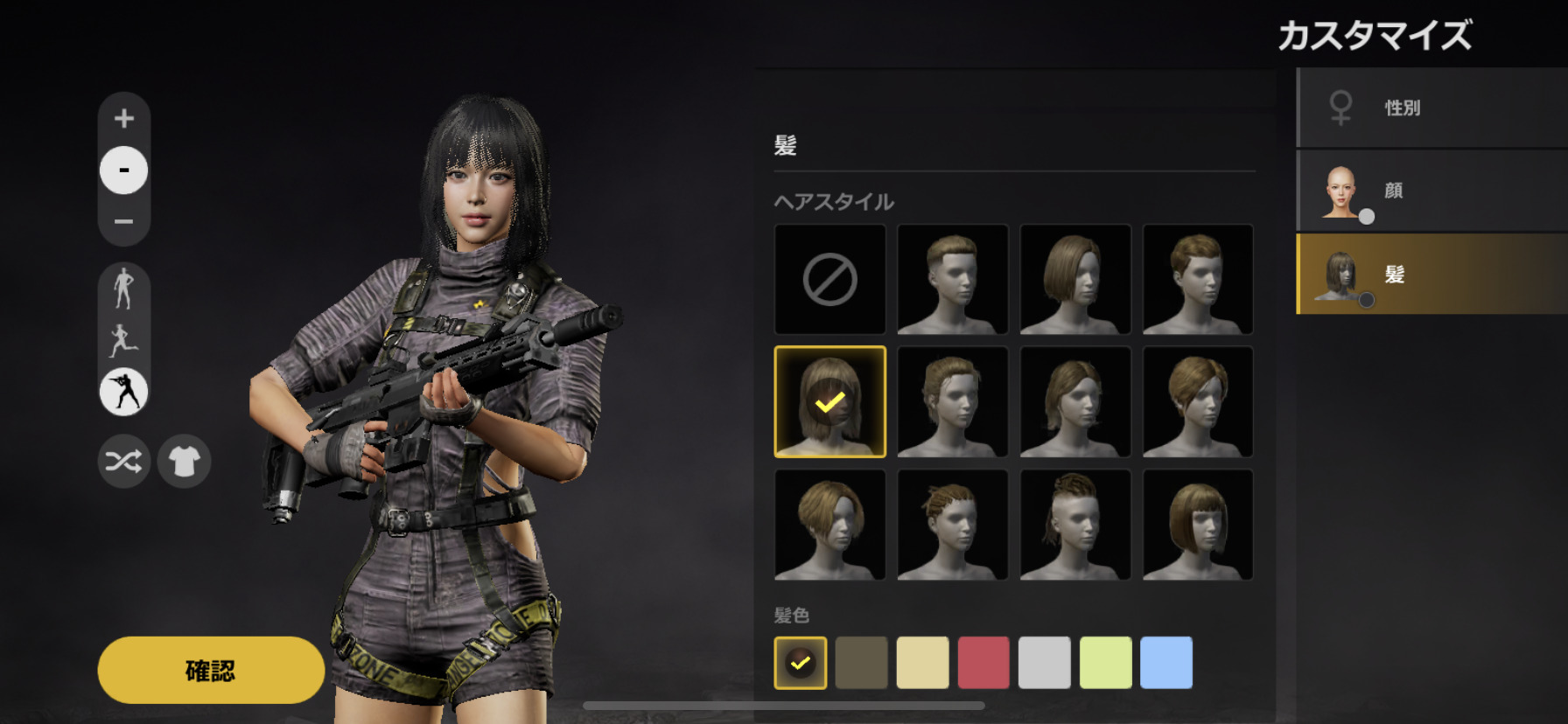This screenshot has height=724, width=1568.
Task: Select the blonde hair color swatch
Action: tap(922, 663)
